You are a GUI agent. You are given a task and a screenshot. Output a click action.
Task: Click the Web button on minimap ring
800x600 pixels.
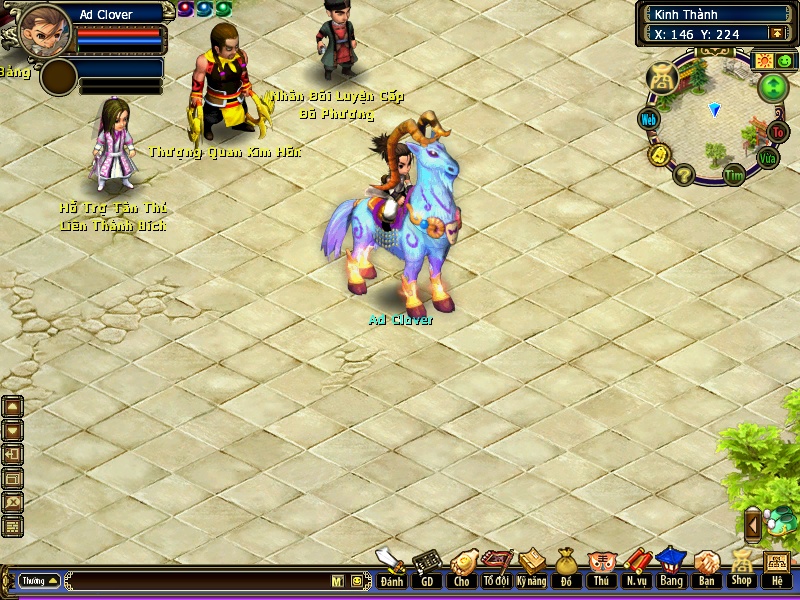(x=649, y=119)
